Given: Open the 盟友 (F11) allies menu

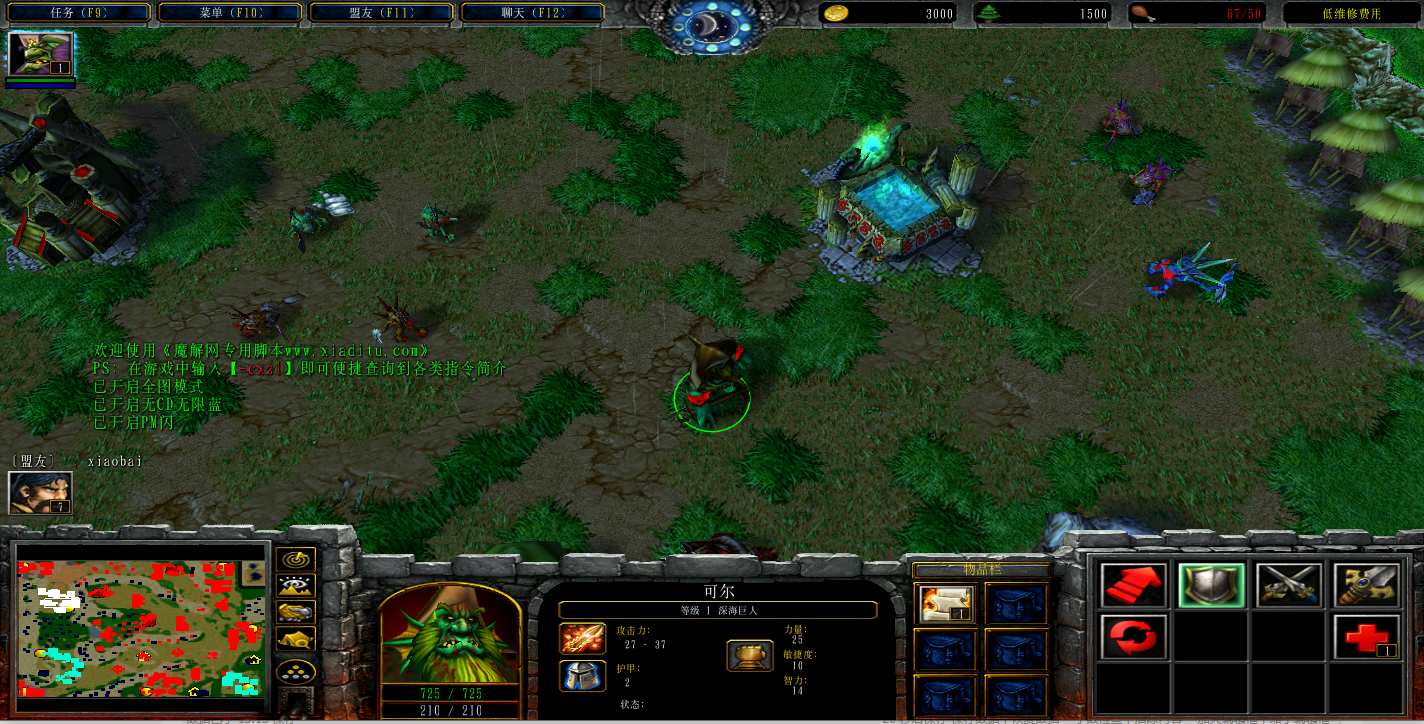Looking at the screenshot, I should point(381,13).
